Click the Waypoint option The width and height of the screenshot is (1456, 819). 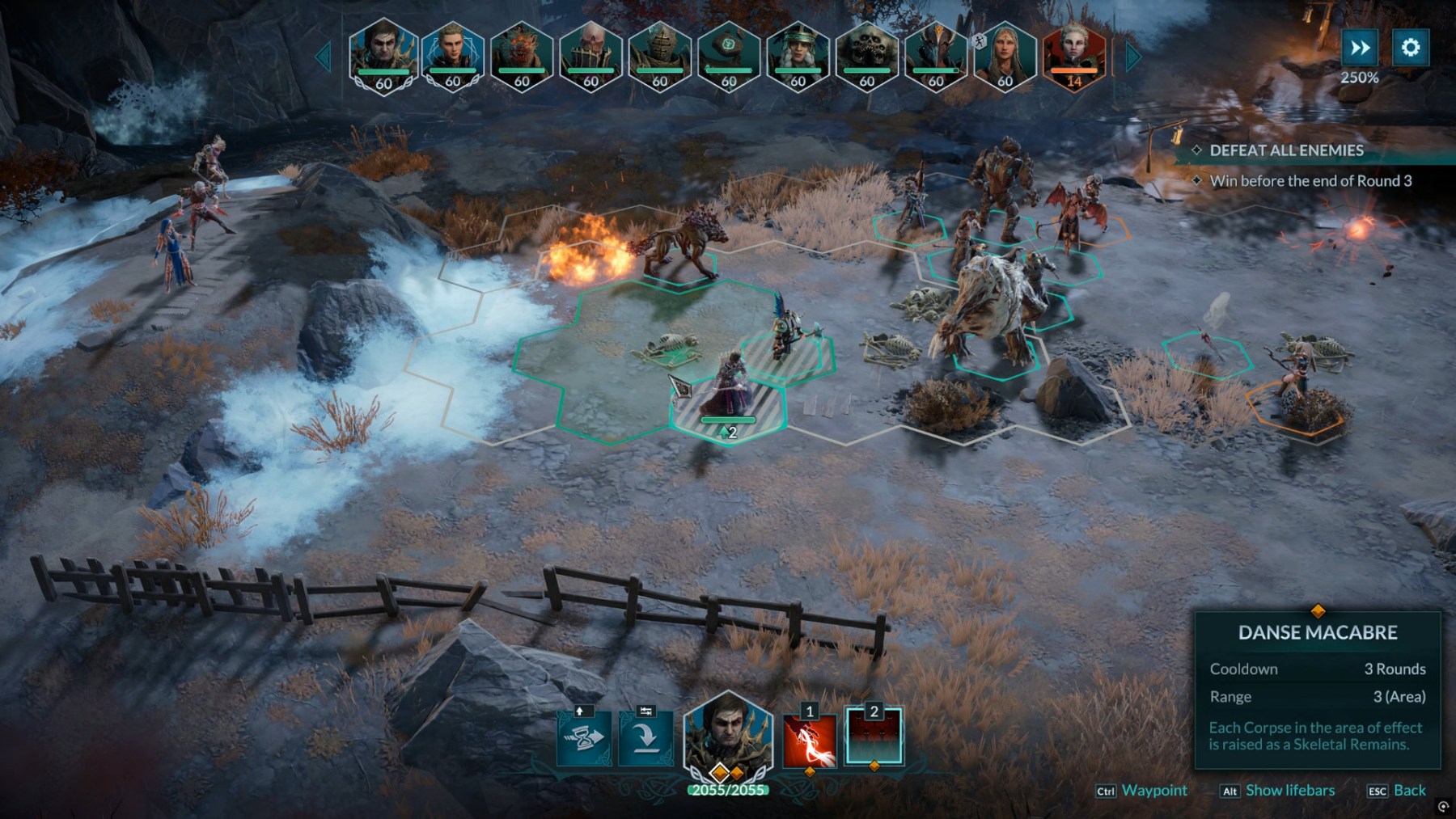pos(1153,791)
